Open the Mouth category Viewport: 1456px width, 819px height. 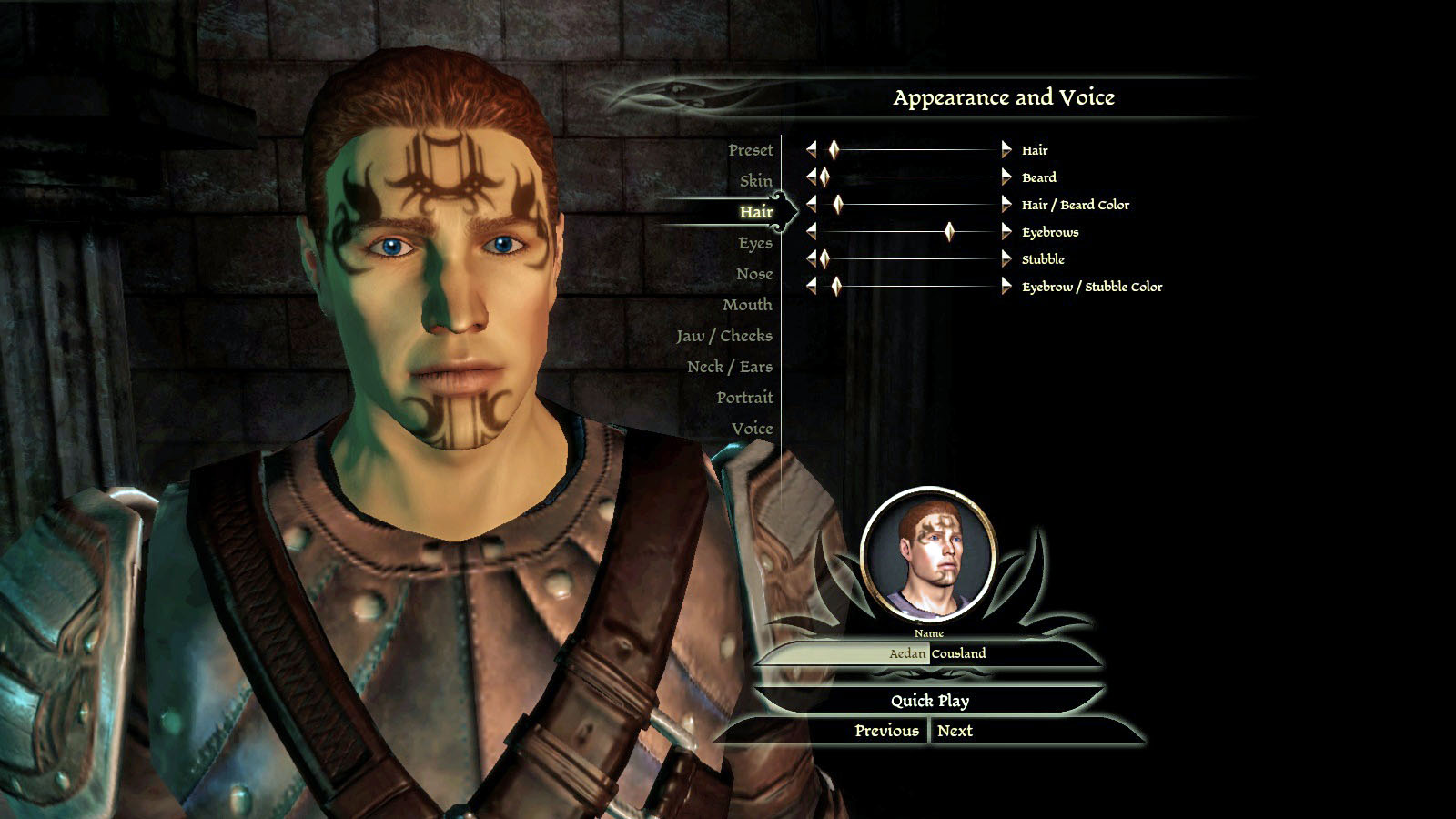[x=746, y=305]
